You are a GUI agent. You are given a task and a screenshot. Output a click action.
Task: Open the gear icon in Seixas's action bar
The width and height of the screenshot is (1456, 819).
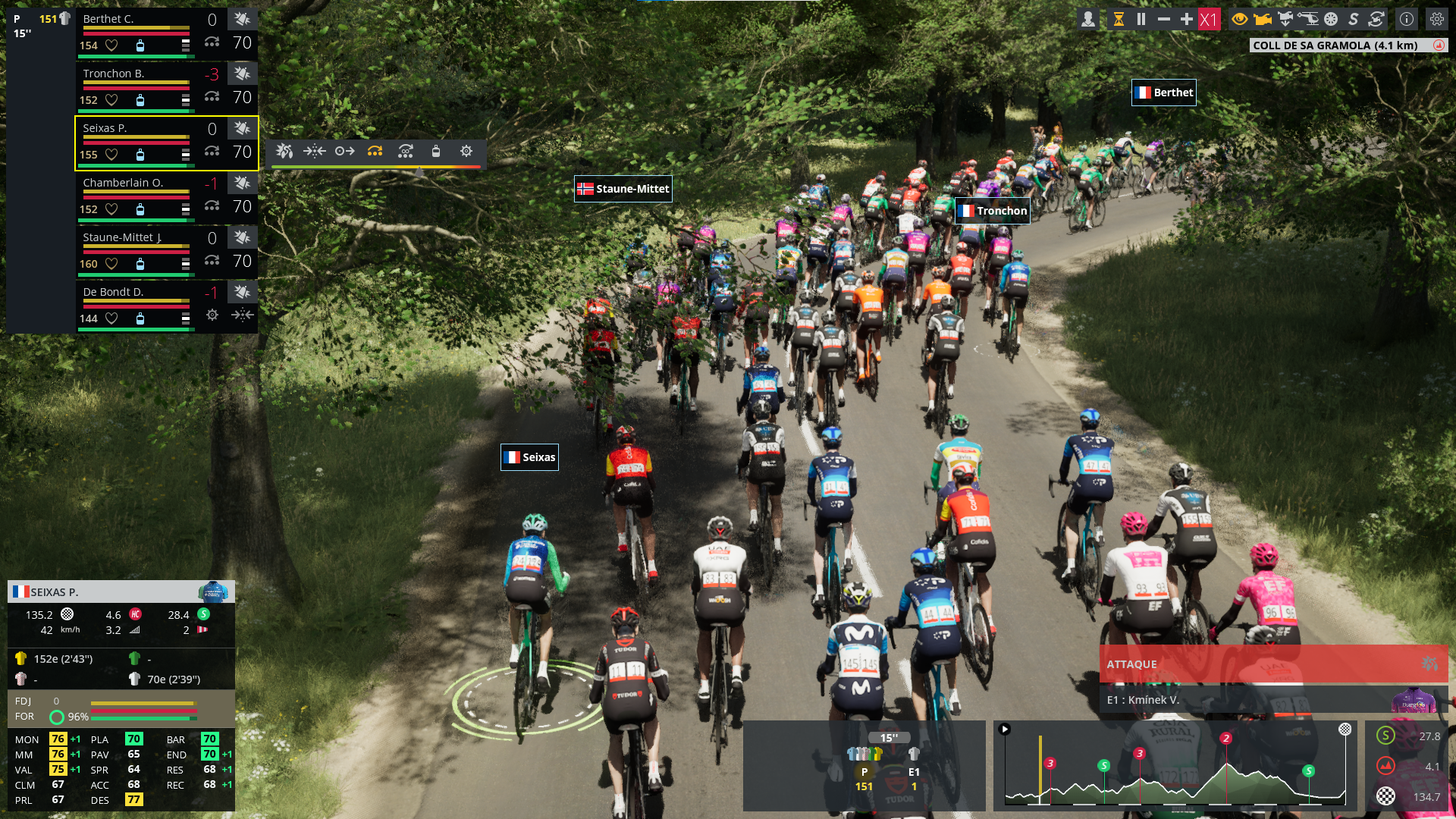466,152
